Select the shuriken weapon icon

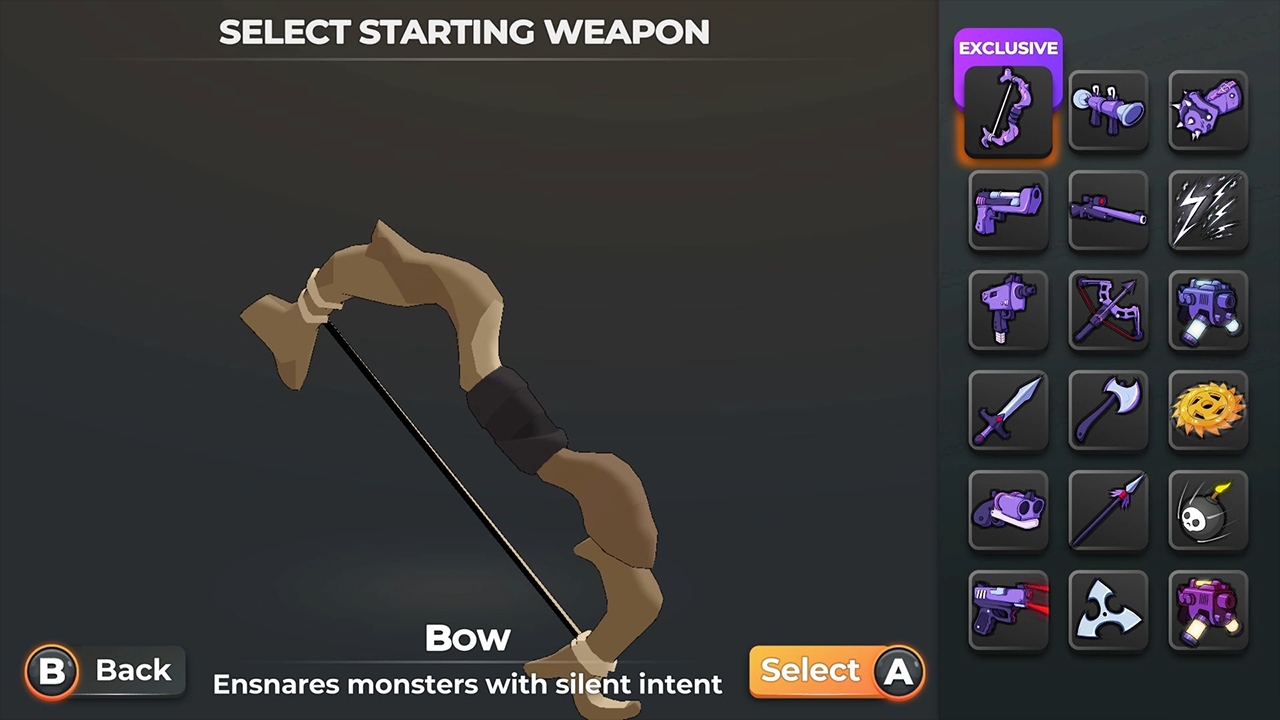coord(1108,610)
